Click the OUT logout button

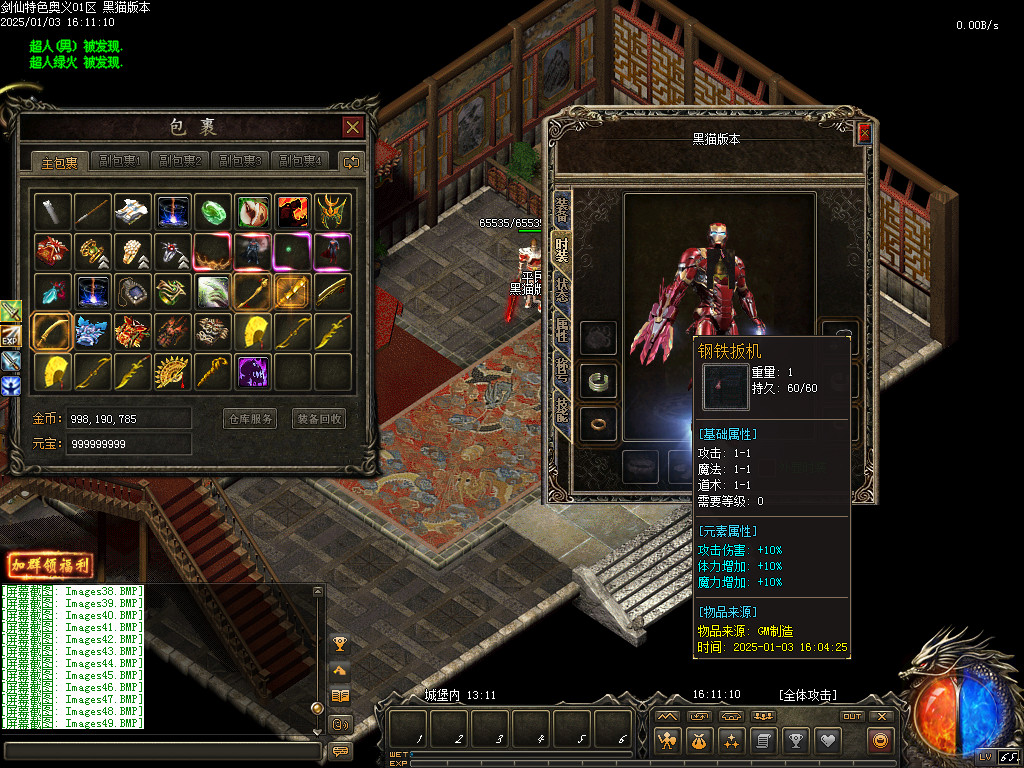tap(852, 716)
